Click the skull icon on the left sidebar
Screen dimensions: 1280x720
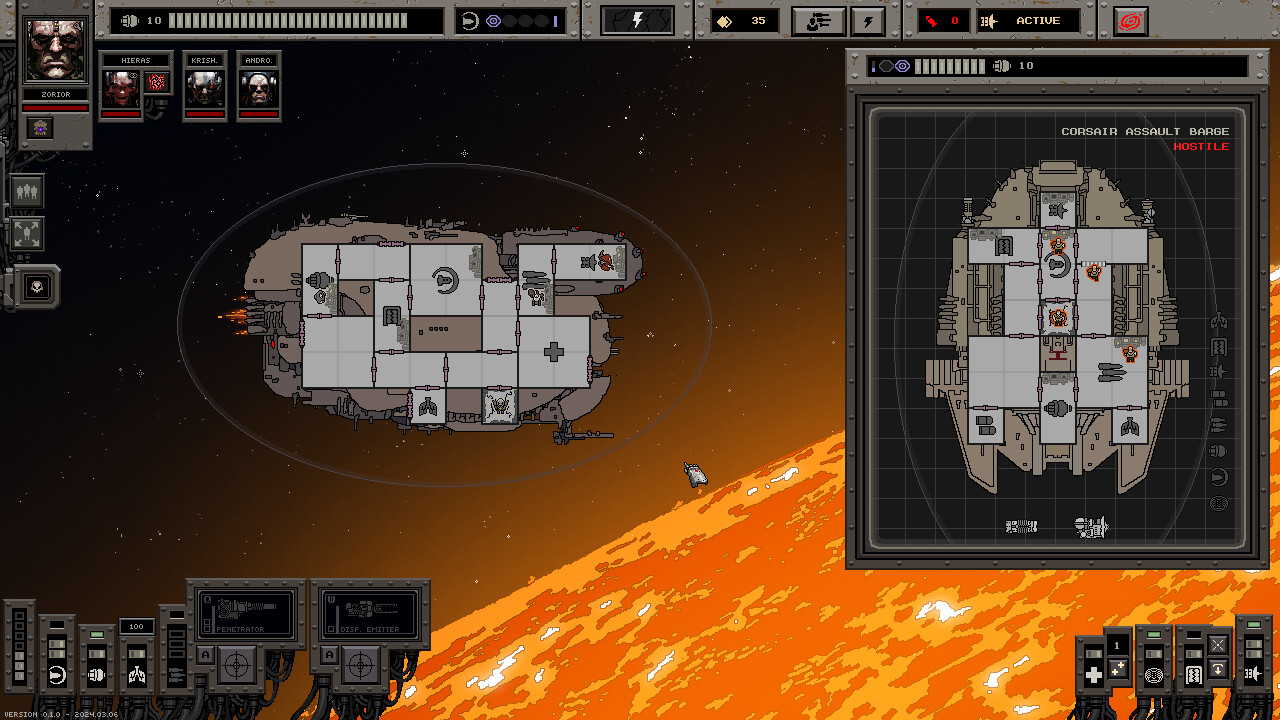point(37,287)
